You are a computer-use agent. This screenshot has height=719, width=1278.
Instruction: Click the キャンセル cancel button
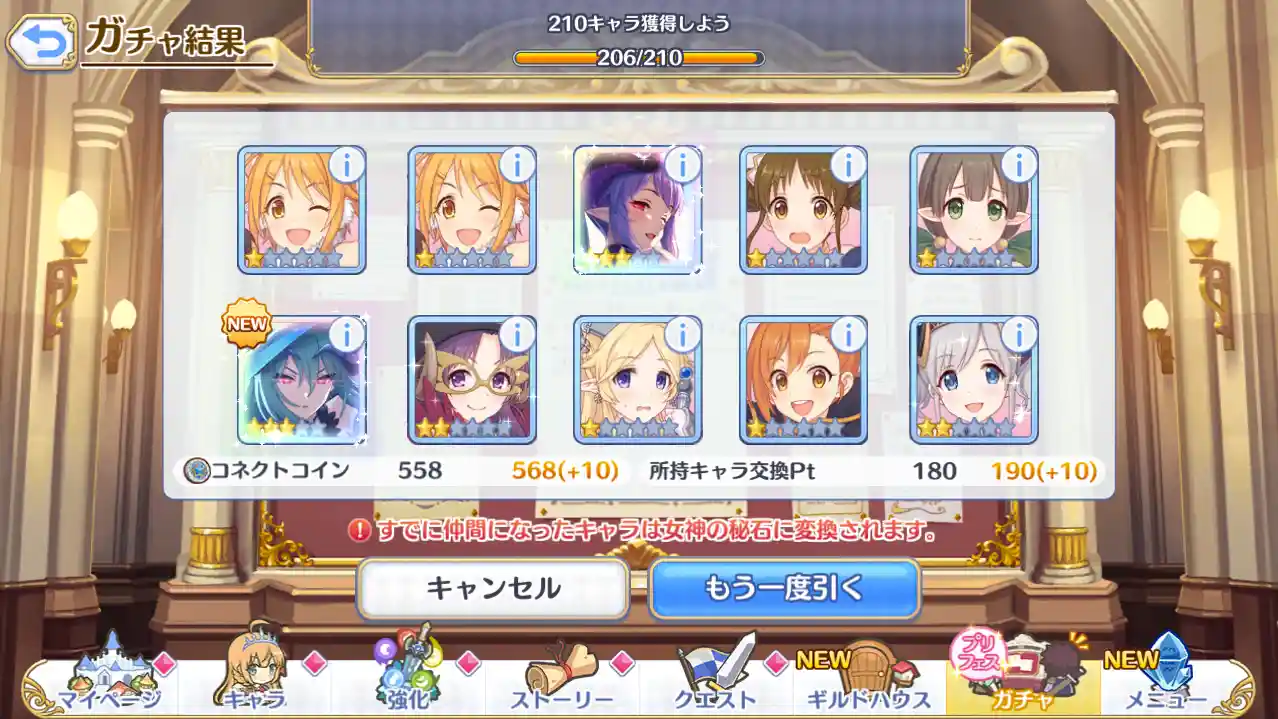(493, 588)
